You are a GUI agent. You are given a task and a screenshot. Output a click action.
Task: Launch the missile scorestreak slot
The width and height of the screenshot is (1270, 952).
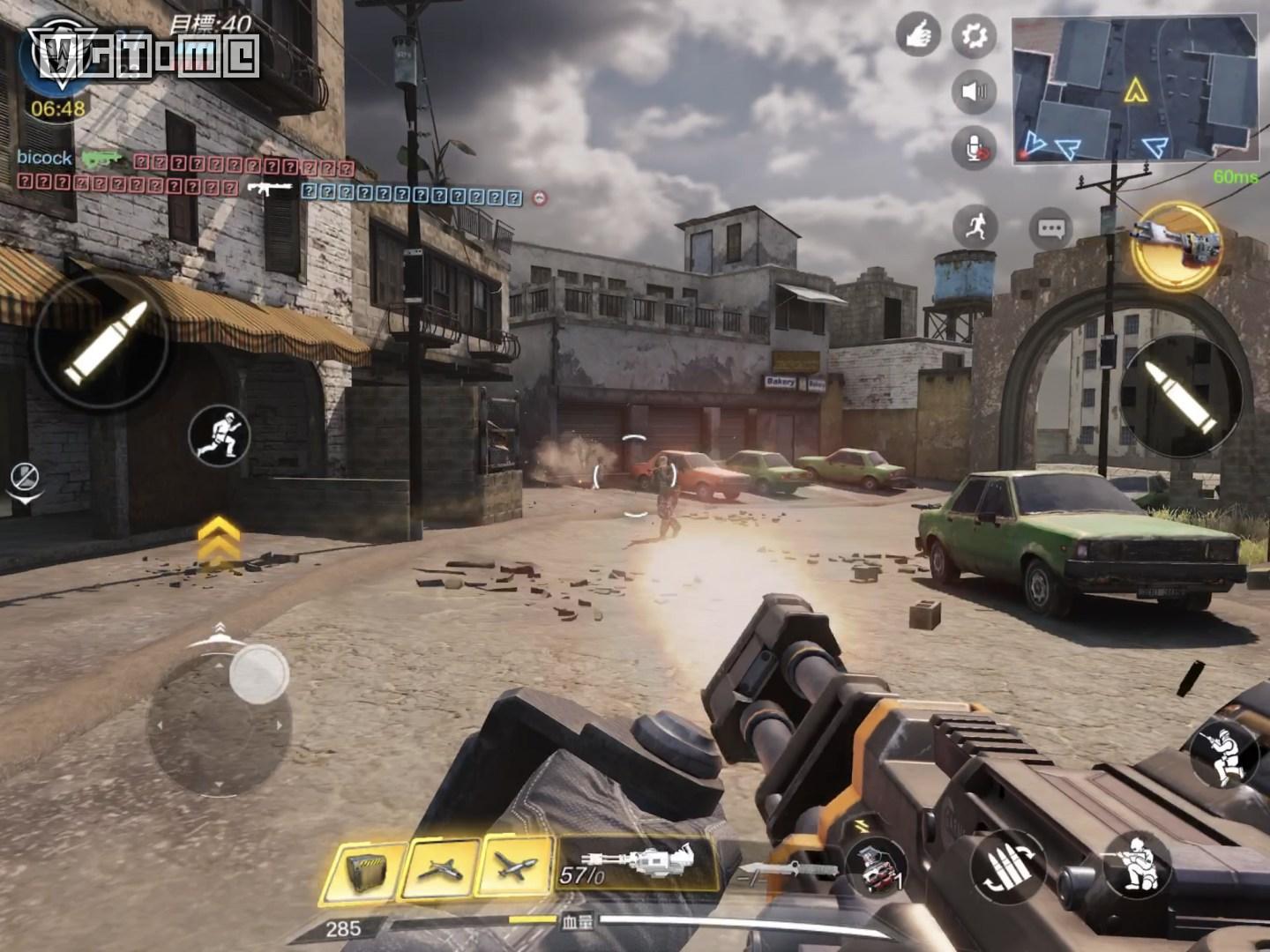pos(516,866)
